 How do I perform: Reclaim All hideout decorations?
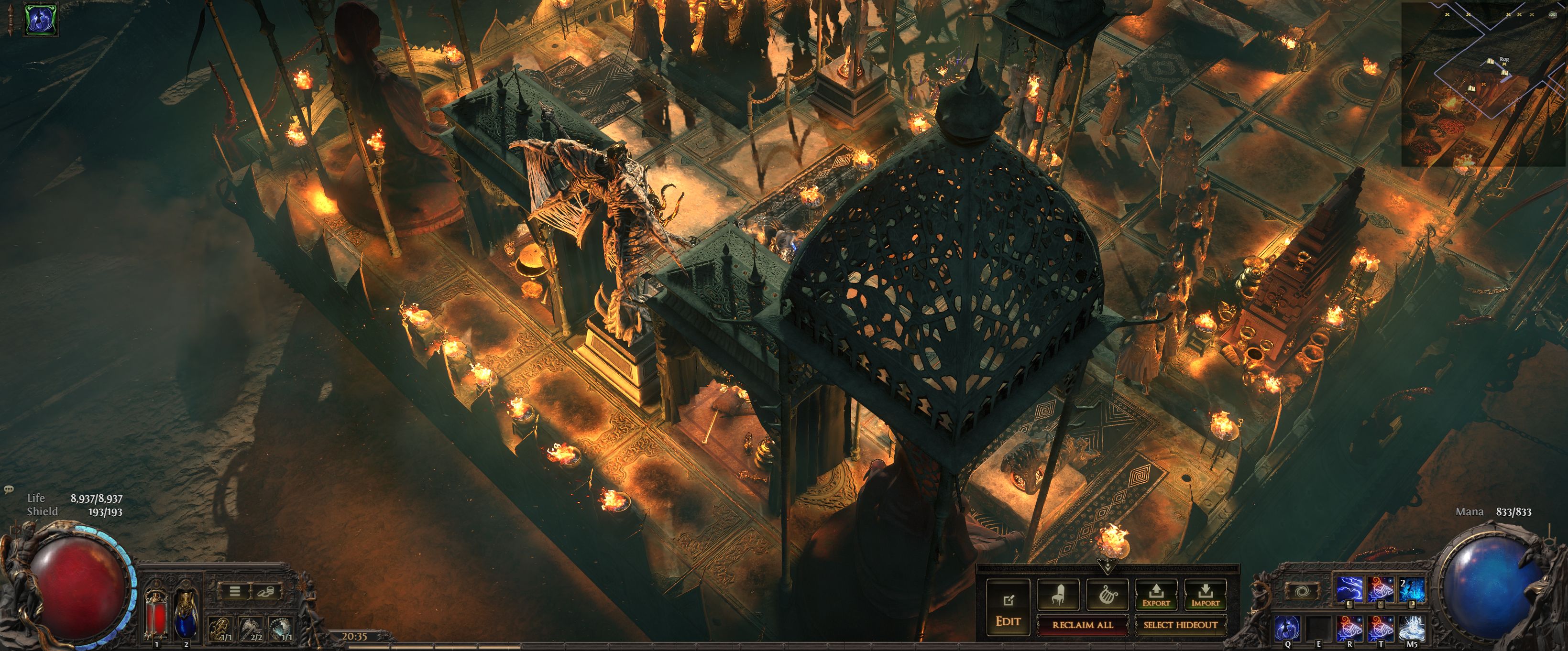pyautogui.click(x=1082, y=625)
